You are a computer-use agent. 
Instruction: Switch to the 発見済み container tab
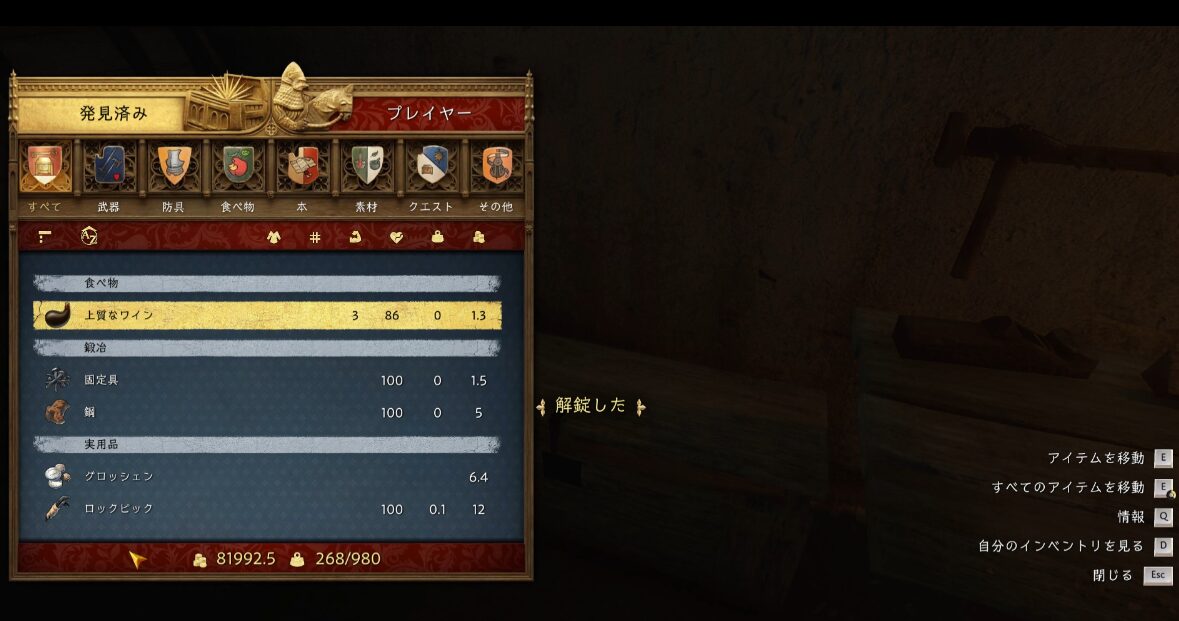pyautogui.click(x=113, y=114)
